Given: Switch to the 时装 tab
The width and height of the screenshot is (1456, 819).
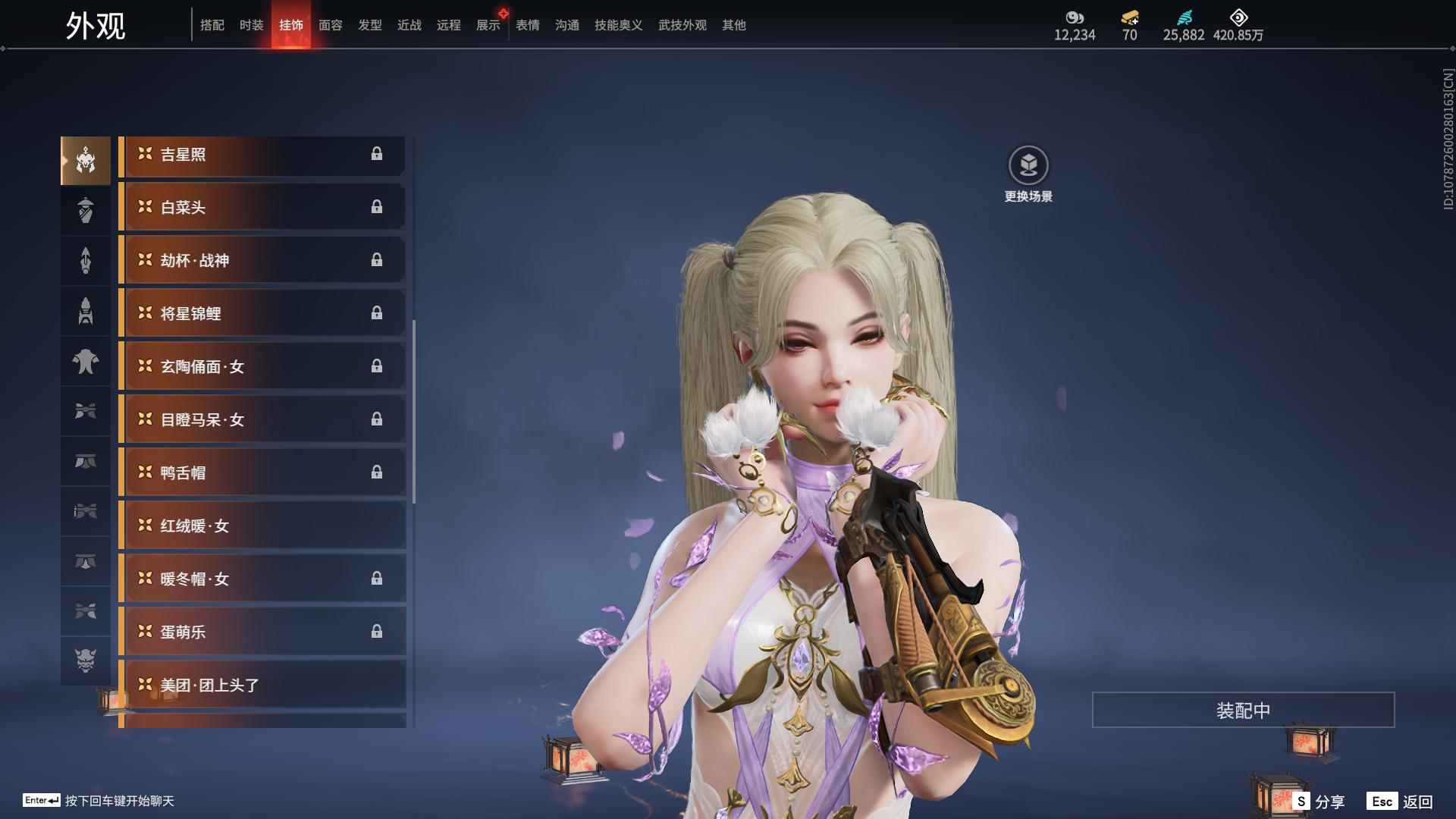Looking at the screenshot, I should click(x=251, y=25).
